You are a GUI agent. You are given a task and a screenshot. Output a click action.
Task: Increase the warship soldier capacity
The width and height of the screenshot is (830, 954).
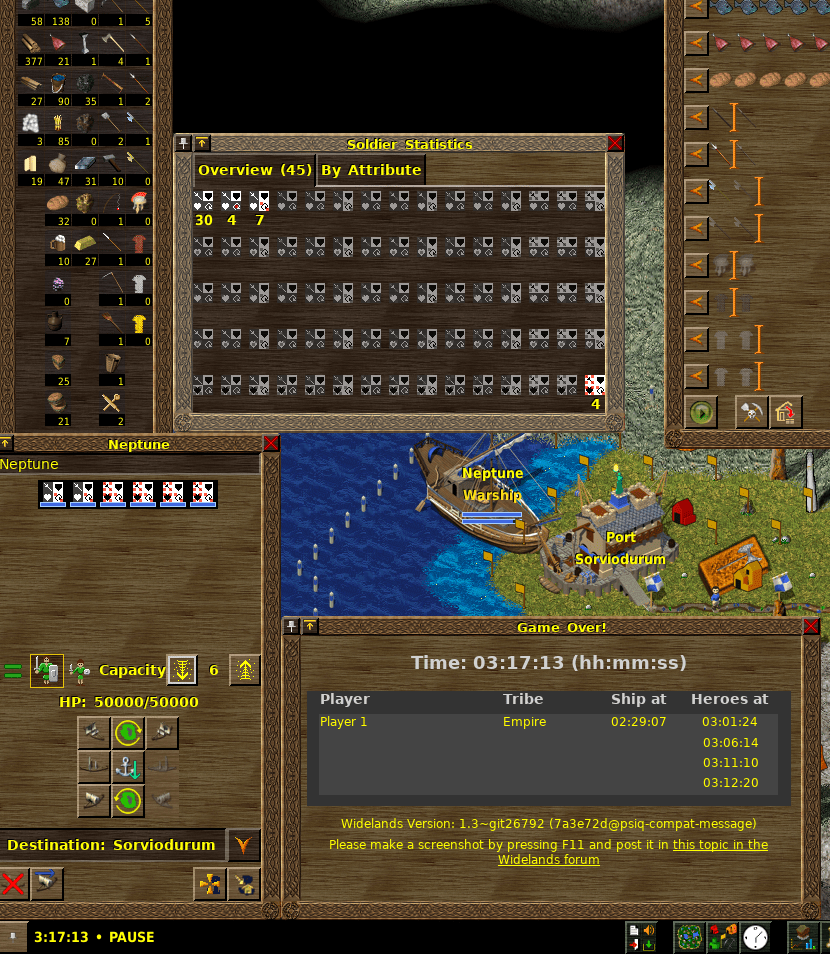point(245,670)
